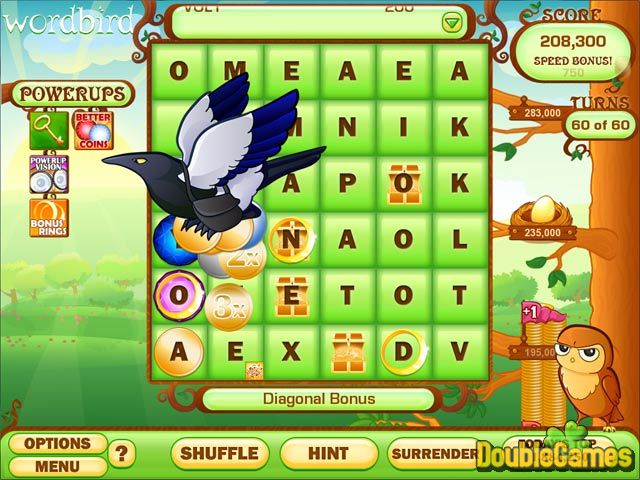Select the letter V tile

click(459, 351)
